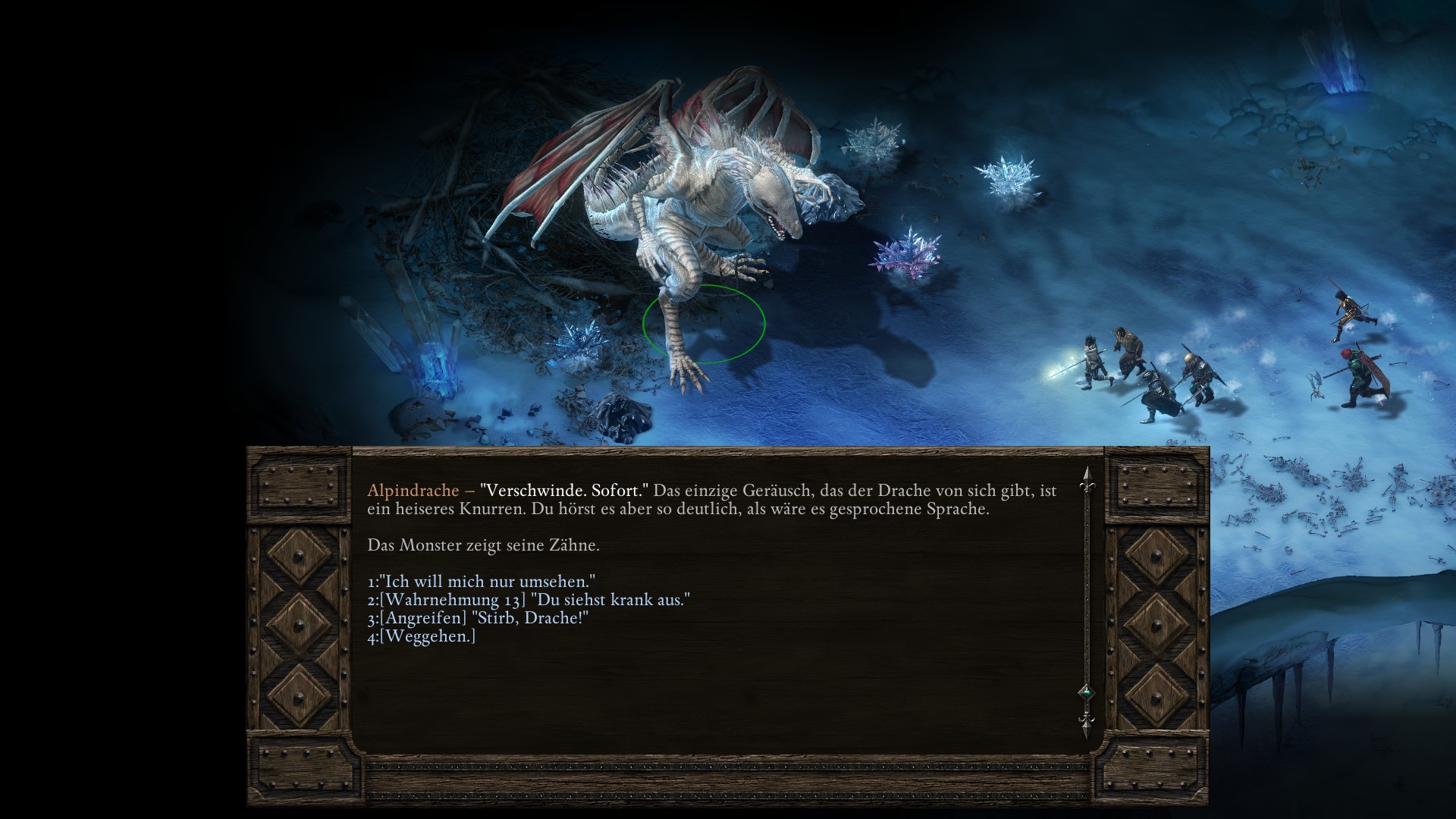
Task: Choose the Weggehen dialogue option
Action: 422,636
